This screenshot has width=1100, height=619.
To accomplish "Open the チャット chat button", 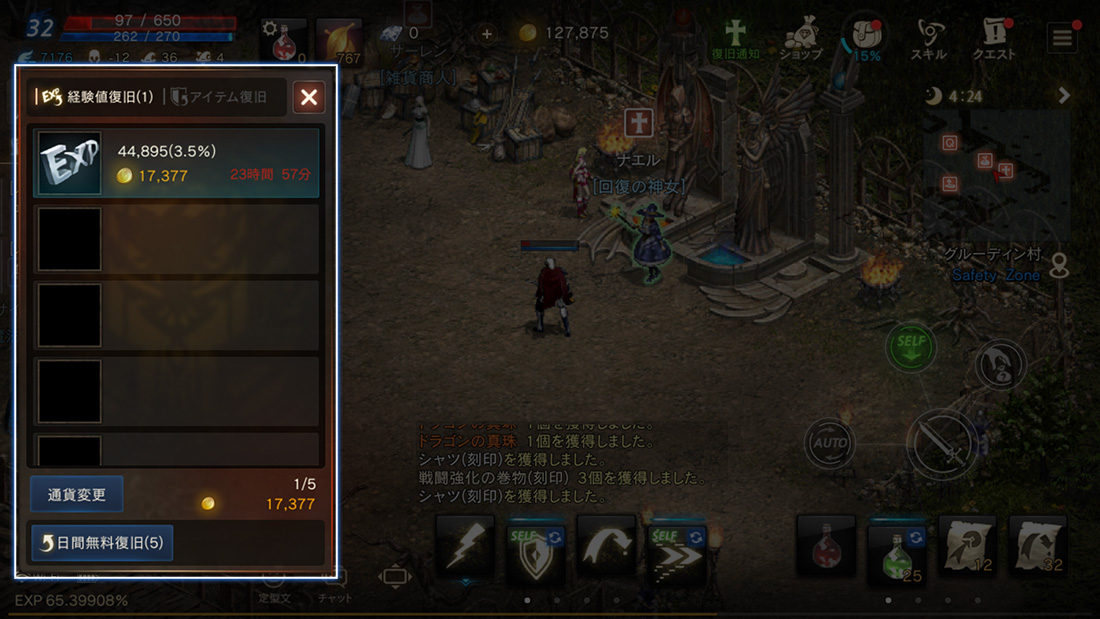I will point(335,585).
